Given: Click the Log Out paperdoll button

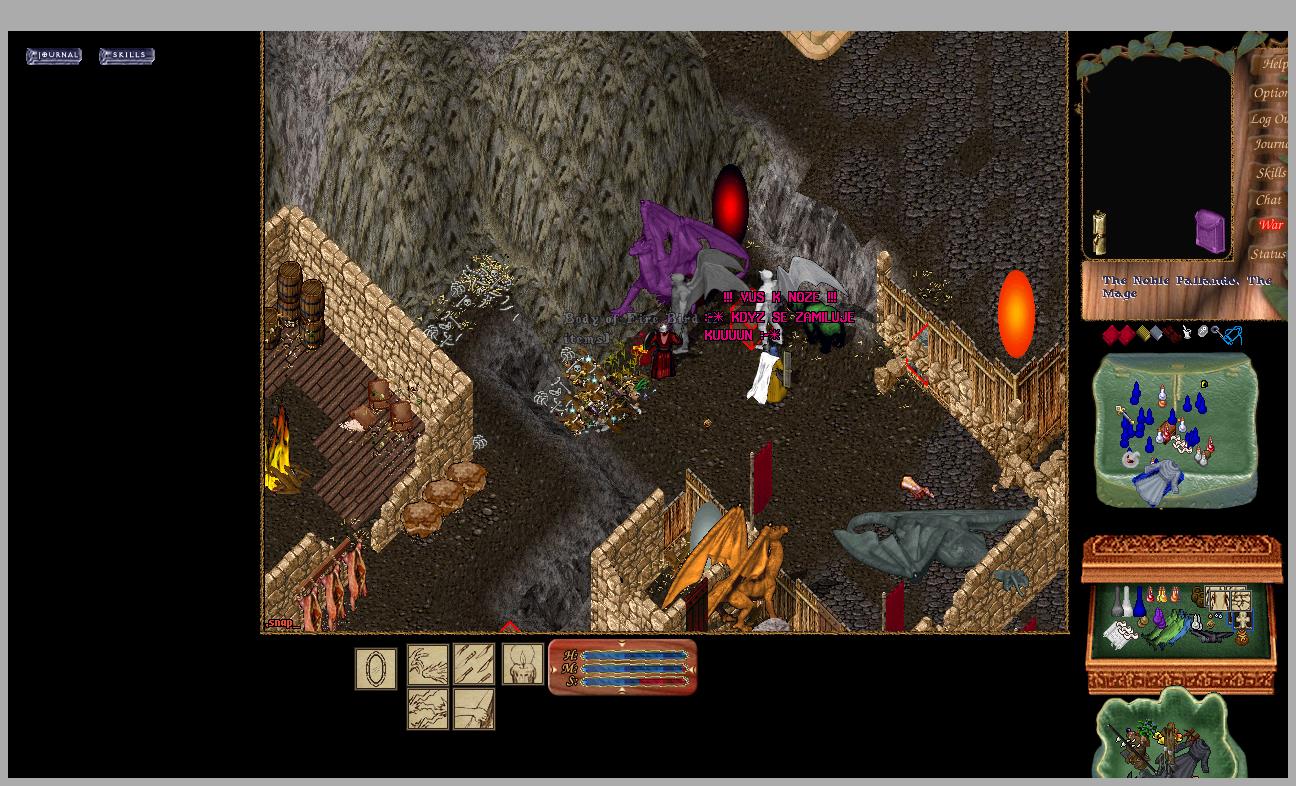Looking at the screenshot, I should [x=1268, y=119].
